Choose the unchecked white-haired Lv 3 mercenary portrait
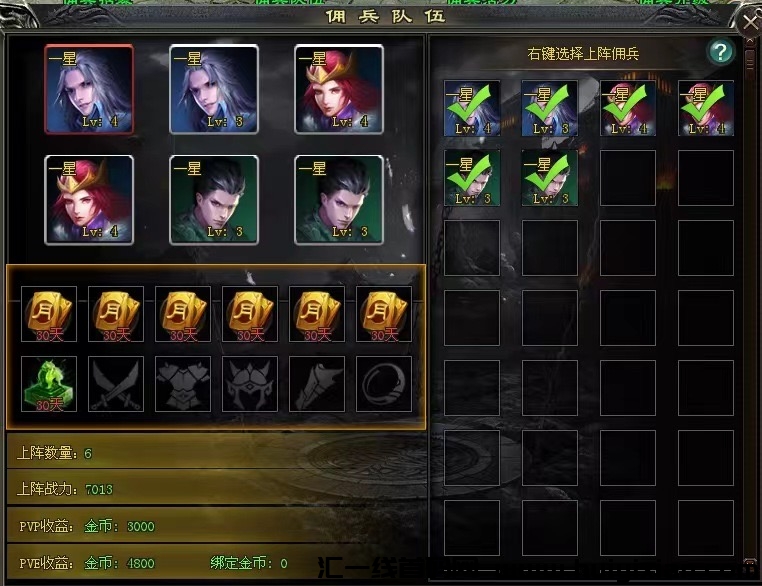Screen dimensions: 762x586 [214, 89]
